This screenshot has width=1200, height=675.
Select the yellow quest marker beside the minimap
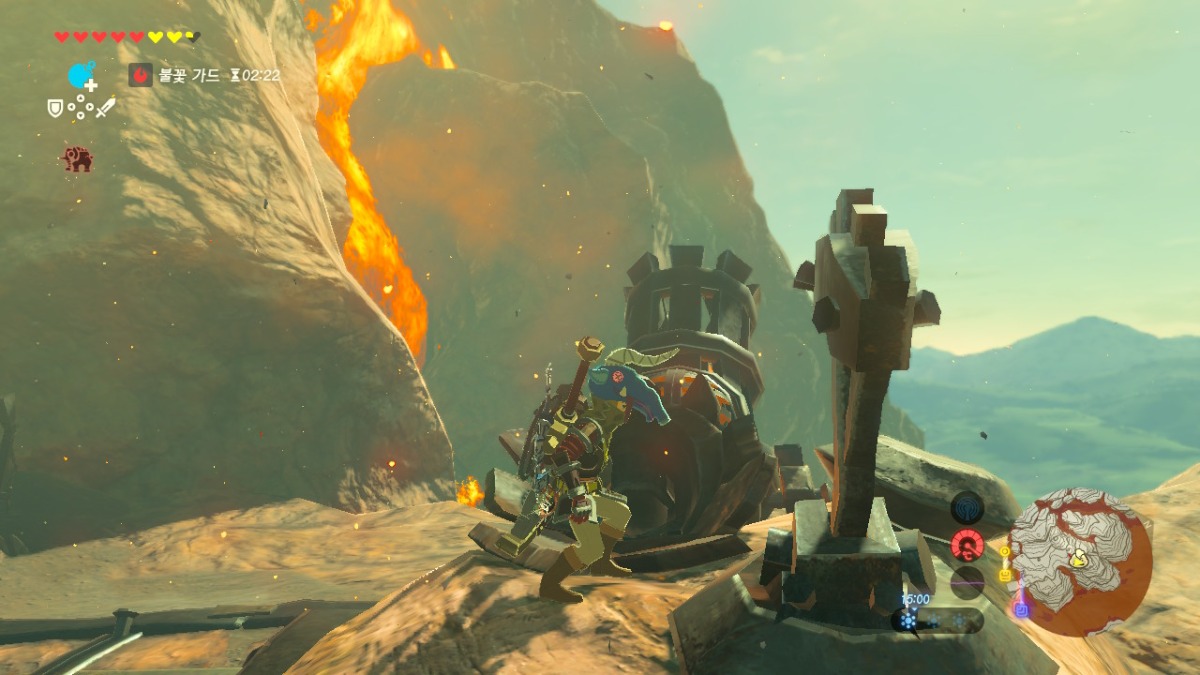[x=1004, y=575]
